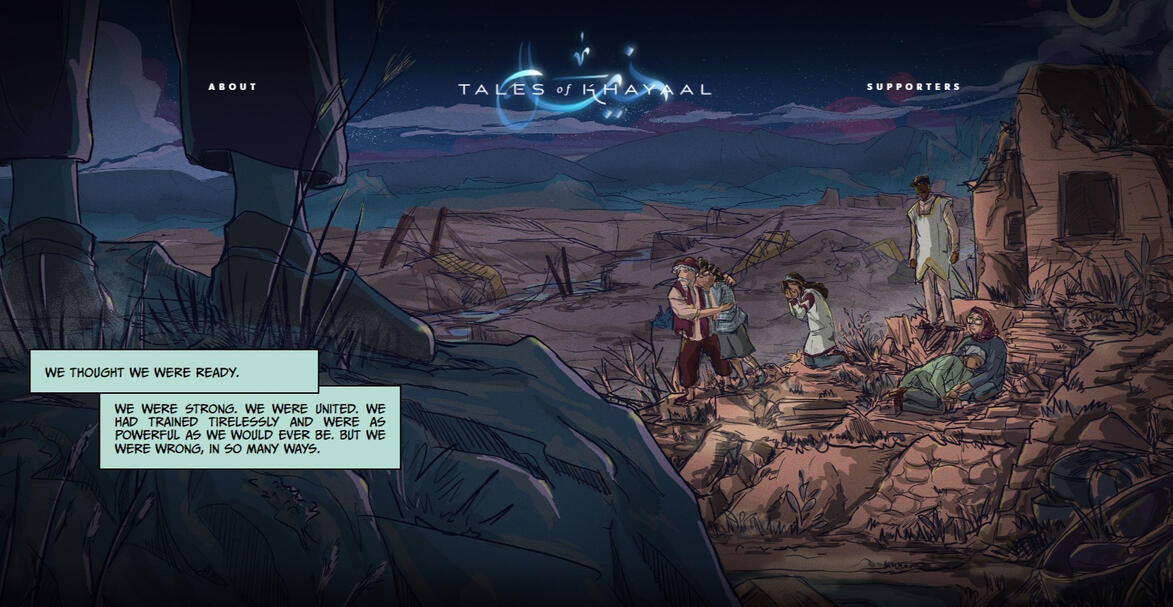Click the Tales of Khayaal logo
1173x607 pixels.
point(585,88)
